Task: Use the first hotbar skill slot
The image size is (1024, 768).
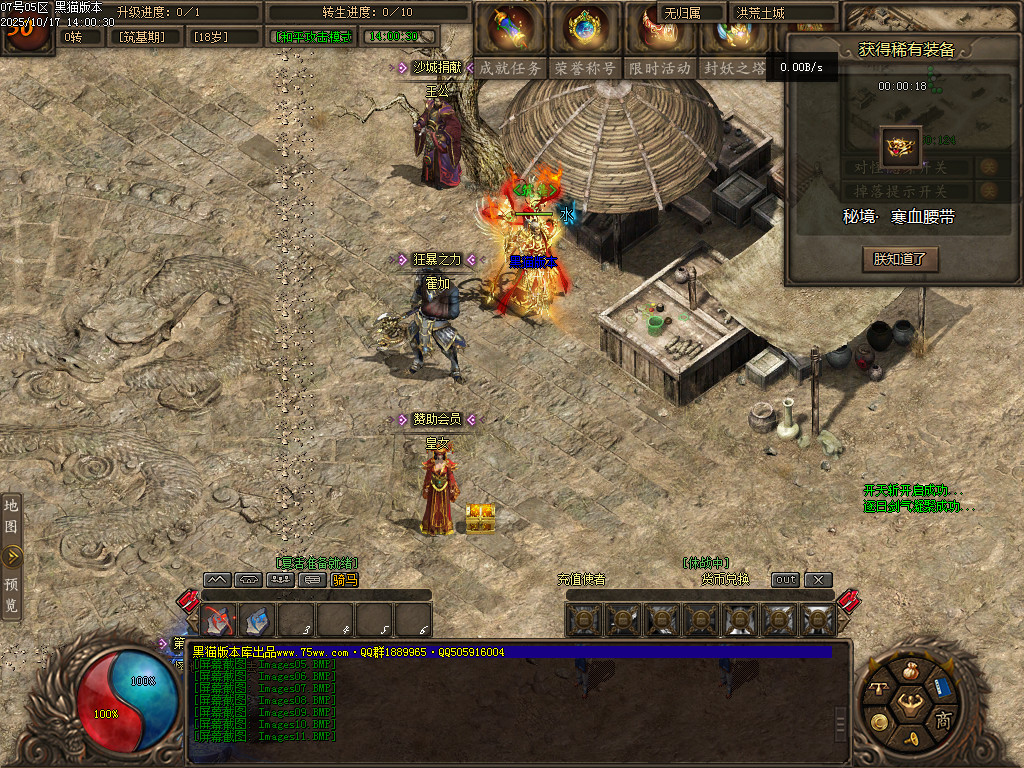Action: [219, 621]
